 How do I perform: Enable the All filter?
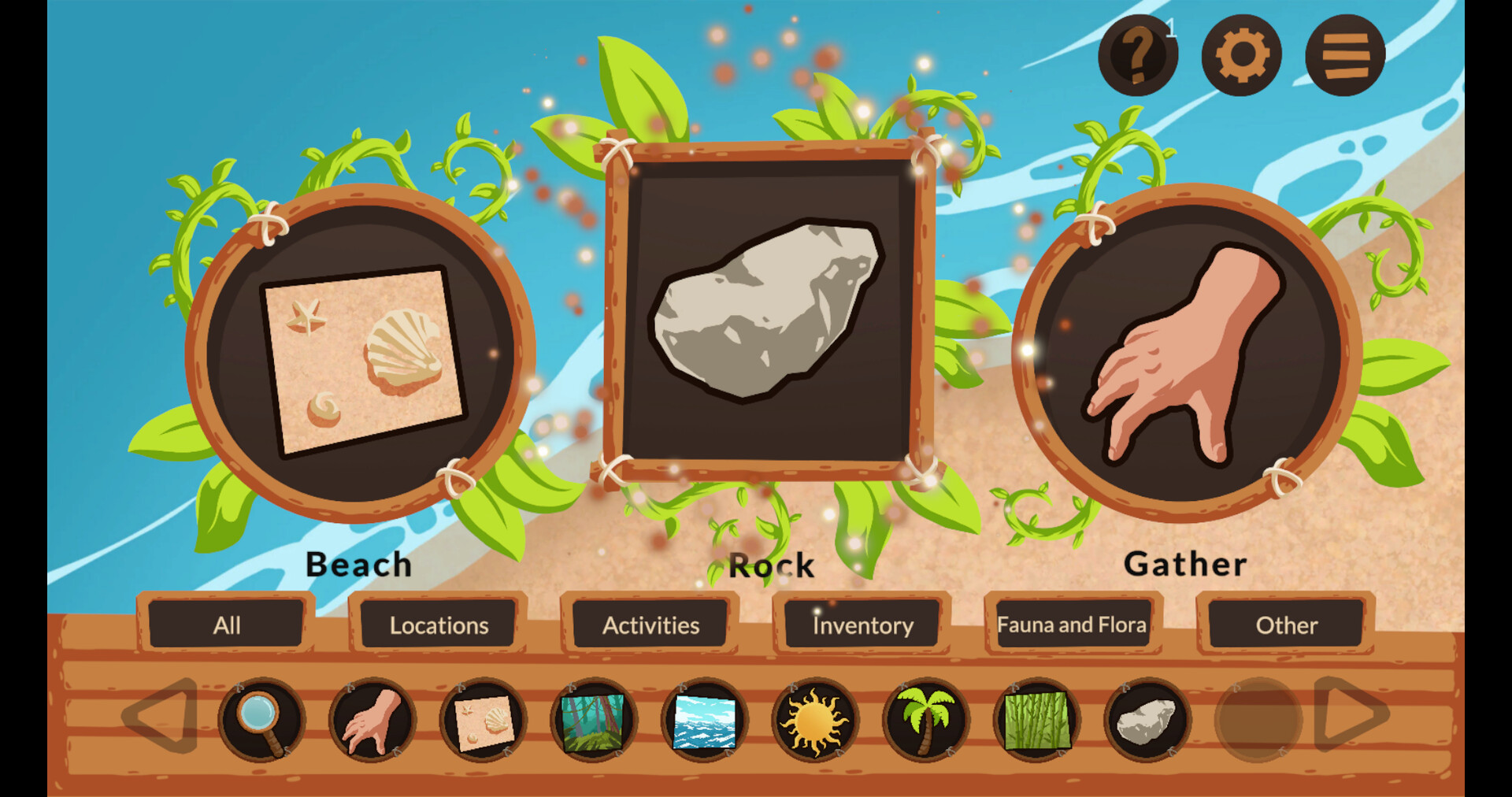coord(227,625)
